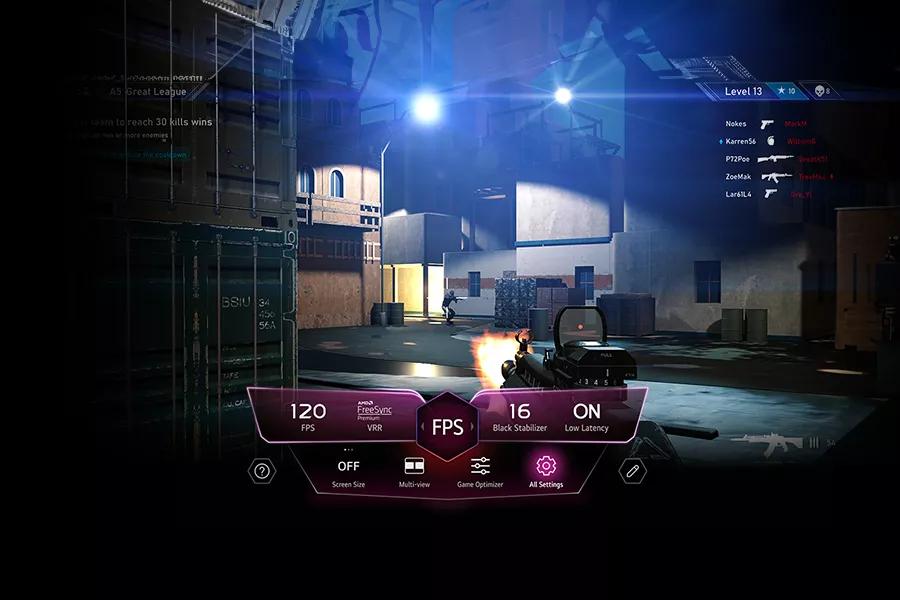Select the FreeSync Premium VRR tile
The width and height of the screenshot is (900, 600).
pyautogui.click(x=375, y=417)
